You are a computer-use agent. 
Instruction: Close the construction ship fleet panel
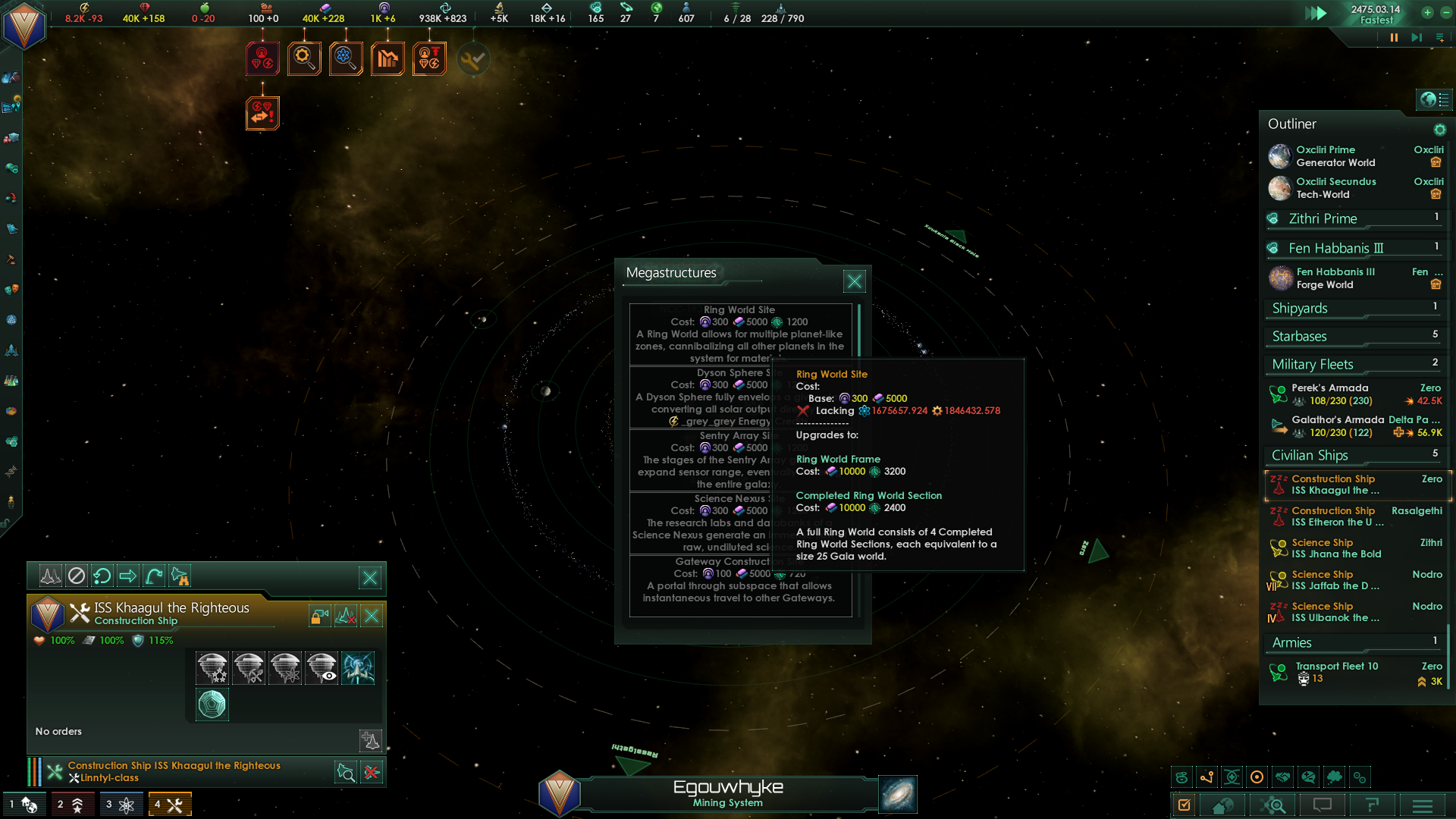click(370, 579)
